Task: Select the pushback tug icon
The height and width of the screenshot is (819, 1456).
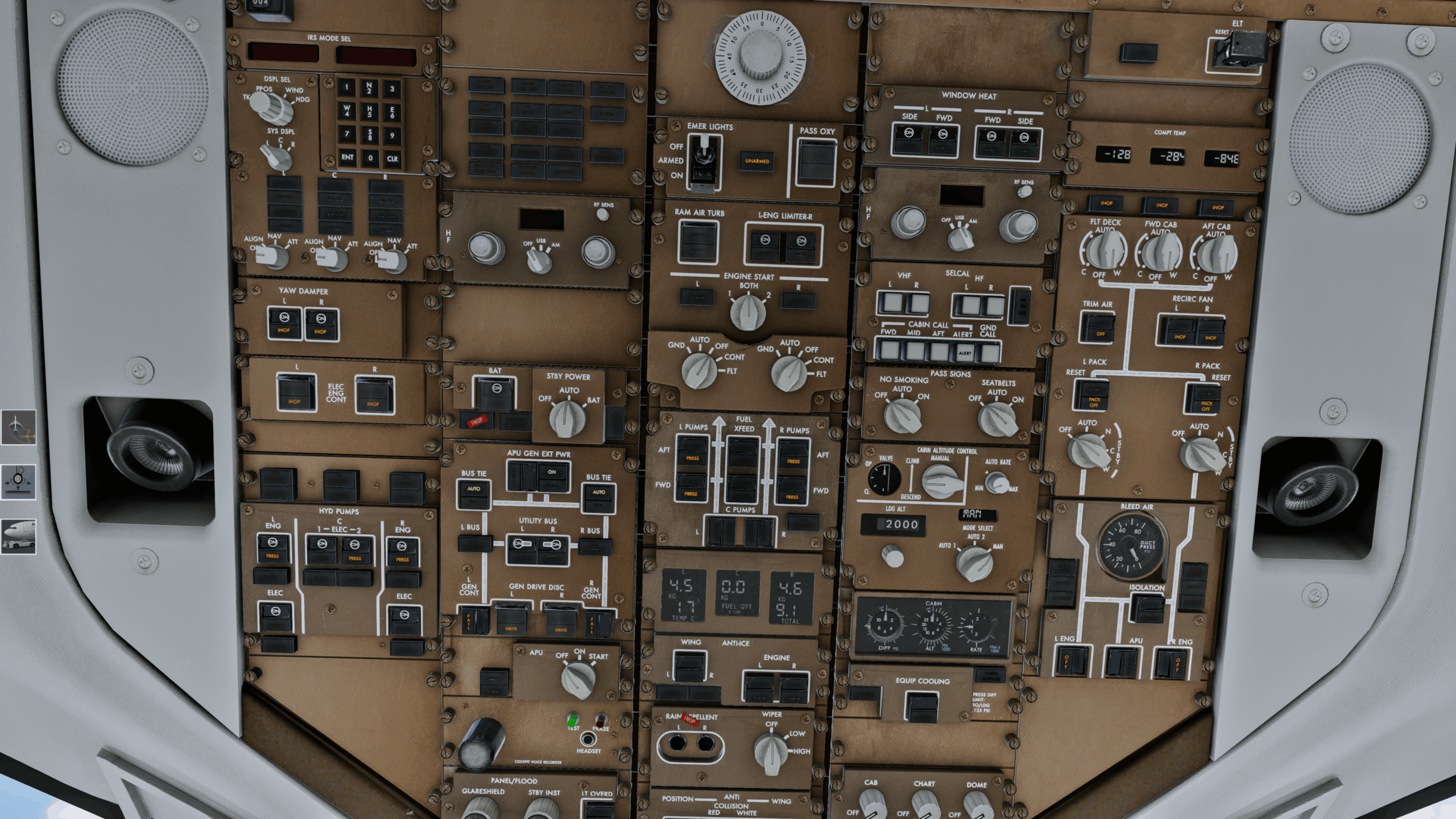Action: pos(18,536)
